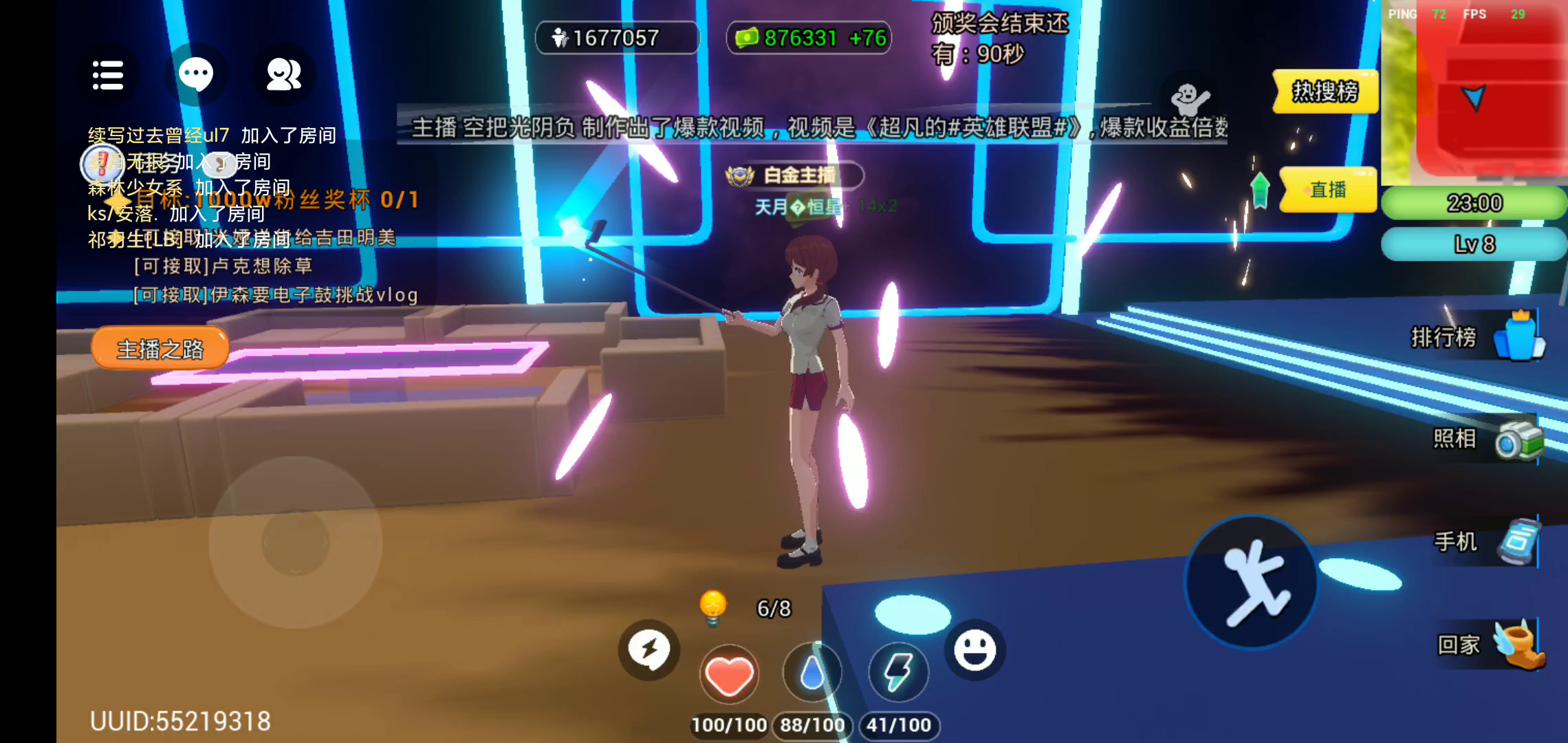Tap the yellow lightbulb idea icon

pyautogui.click(x=713, y=607)
